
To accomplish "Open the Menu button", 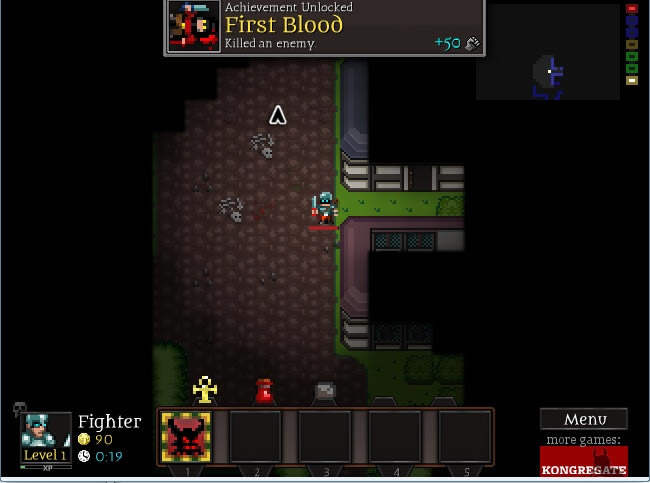I will pyautogui.click(x=584, y=419).
